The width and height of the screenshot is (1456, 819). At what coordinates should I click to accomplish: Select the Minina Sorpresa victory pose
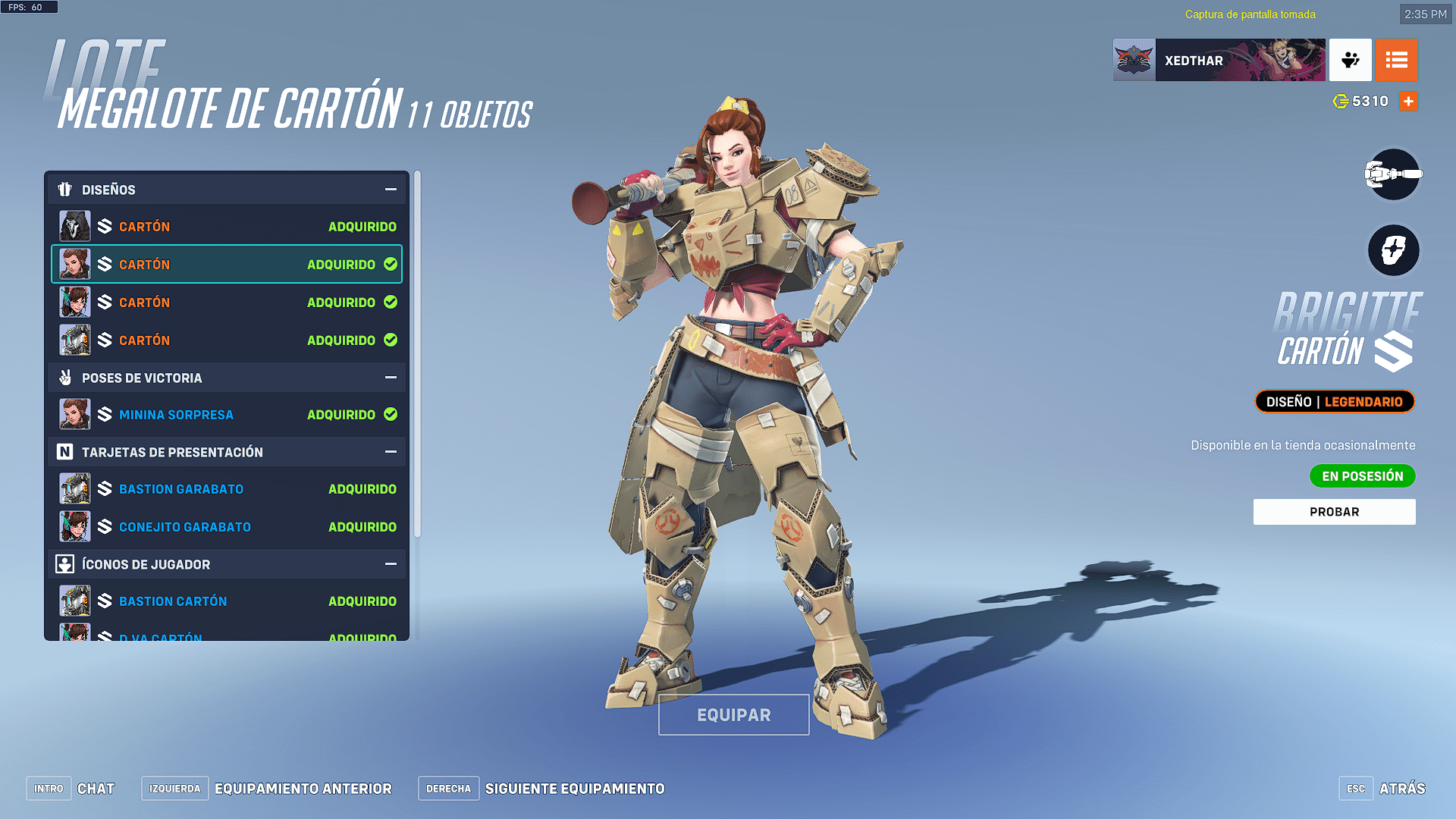[x=227, y=415]
